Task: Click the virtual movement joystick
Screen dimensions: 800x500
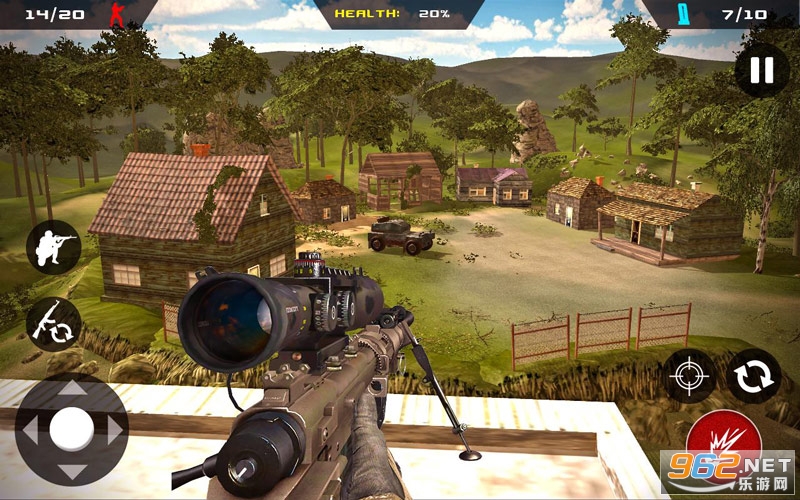Action: point(72,429)
